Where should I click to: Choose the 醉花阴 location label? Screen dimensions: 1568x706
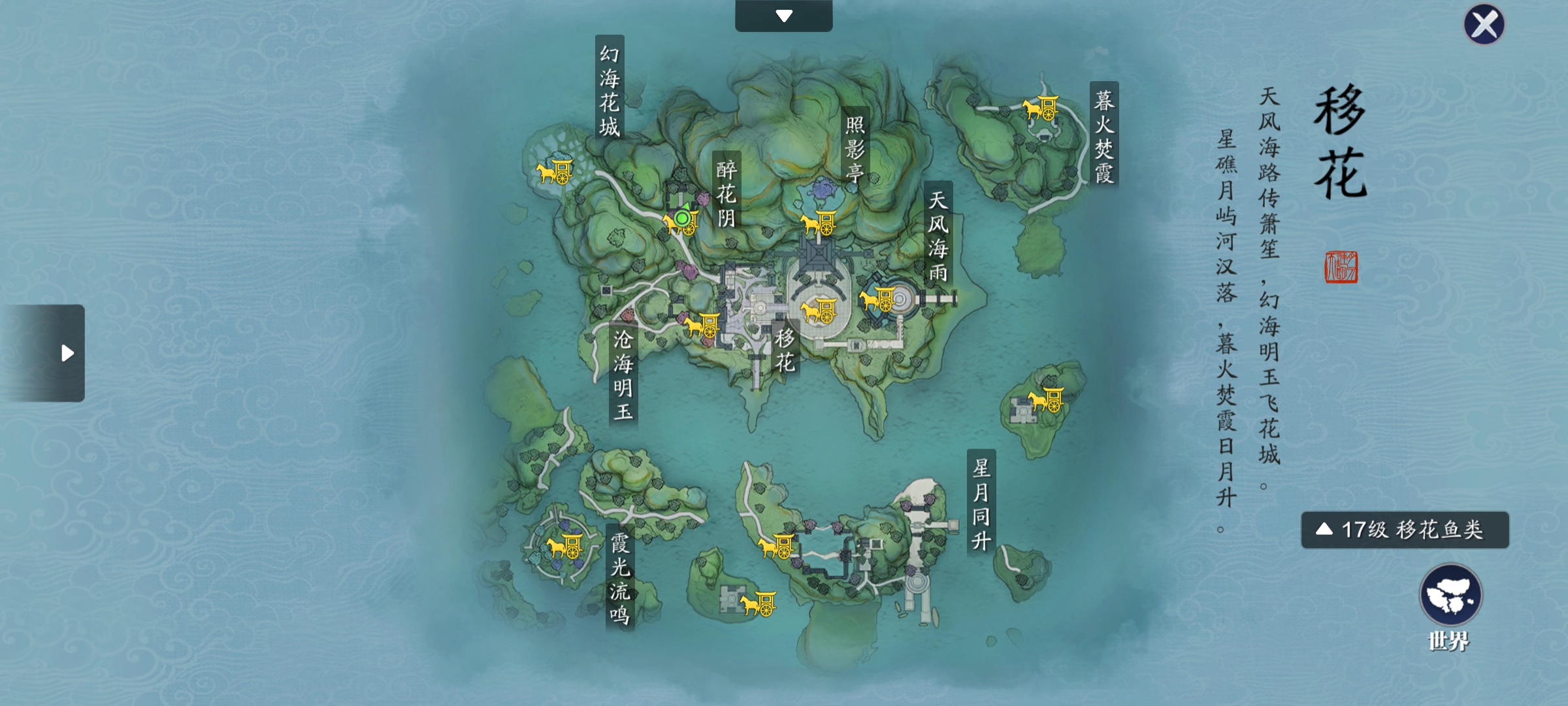(727, 193)
